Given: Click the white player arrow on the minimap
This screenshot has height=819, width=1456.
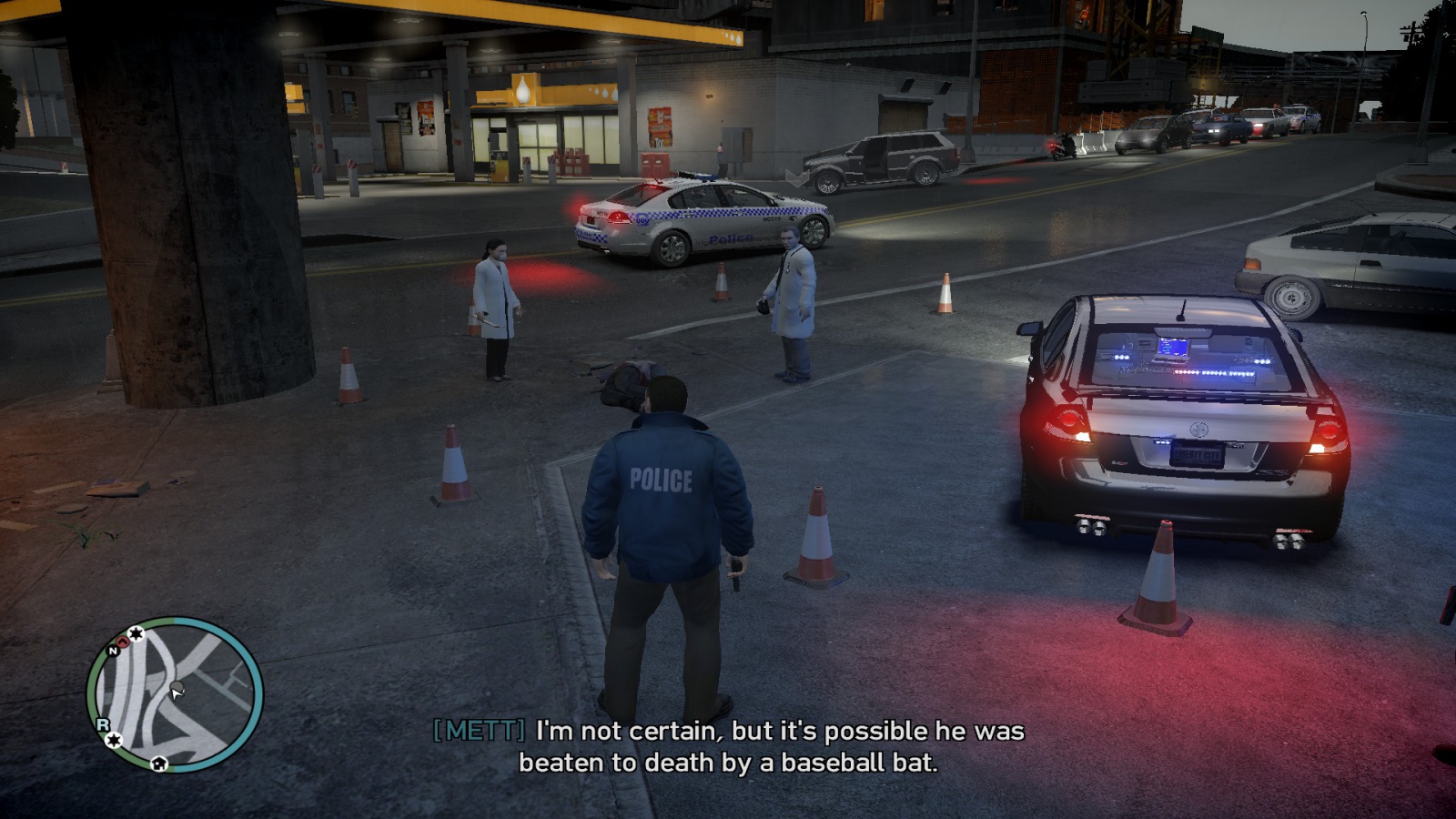Looking at the screenshot, I should pyautogui.click(x=177, y=693).
